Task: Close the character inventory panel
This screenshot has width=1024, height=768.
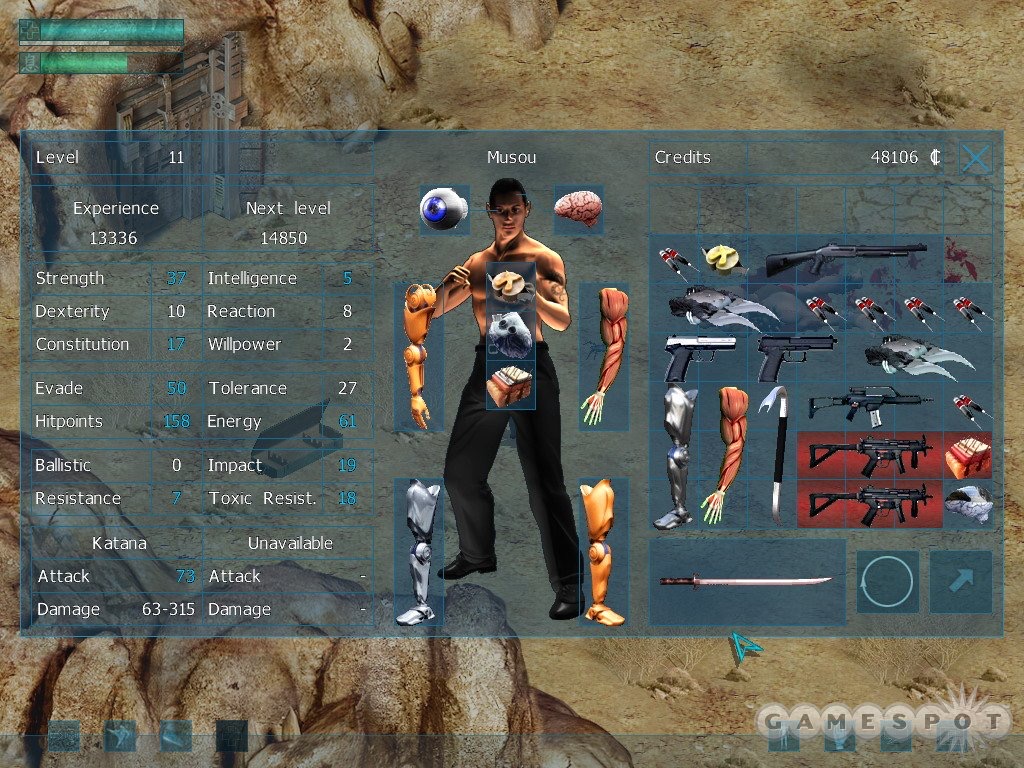Action: click(976, 158)
